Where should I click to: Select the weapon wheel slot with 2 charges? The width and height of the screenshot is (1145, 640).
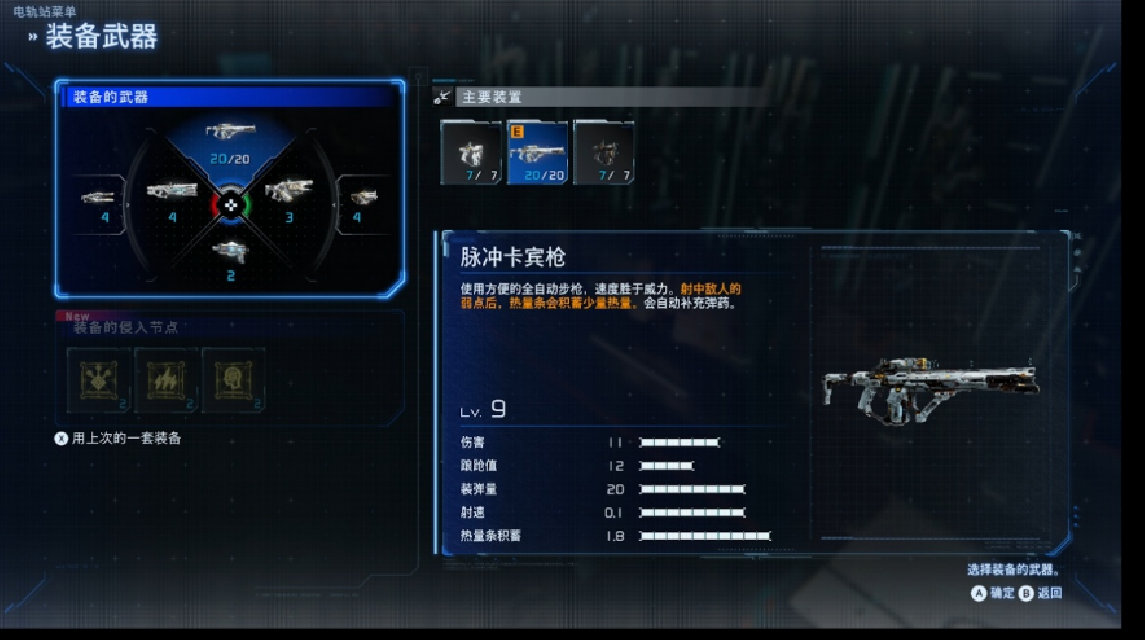click(230, 259)
